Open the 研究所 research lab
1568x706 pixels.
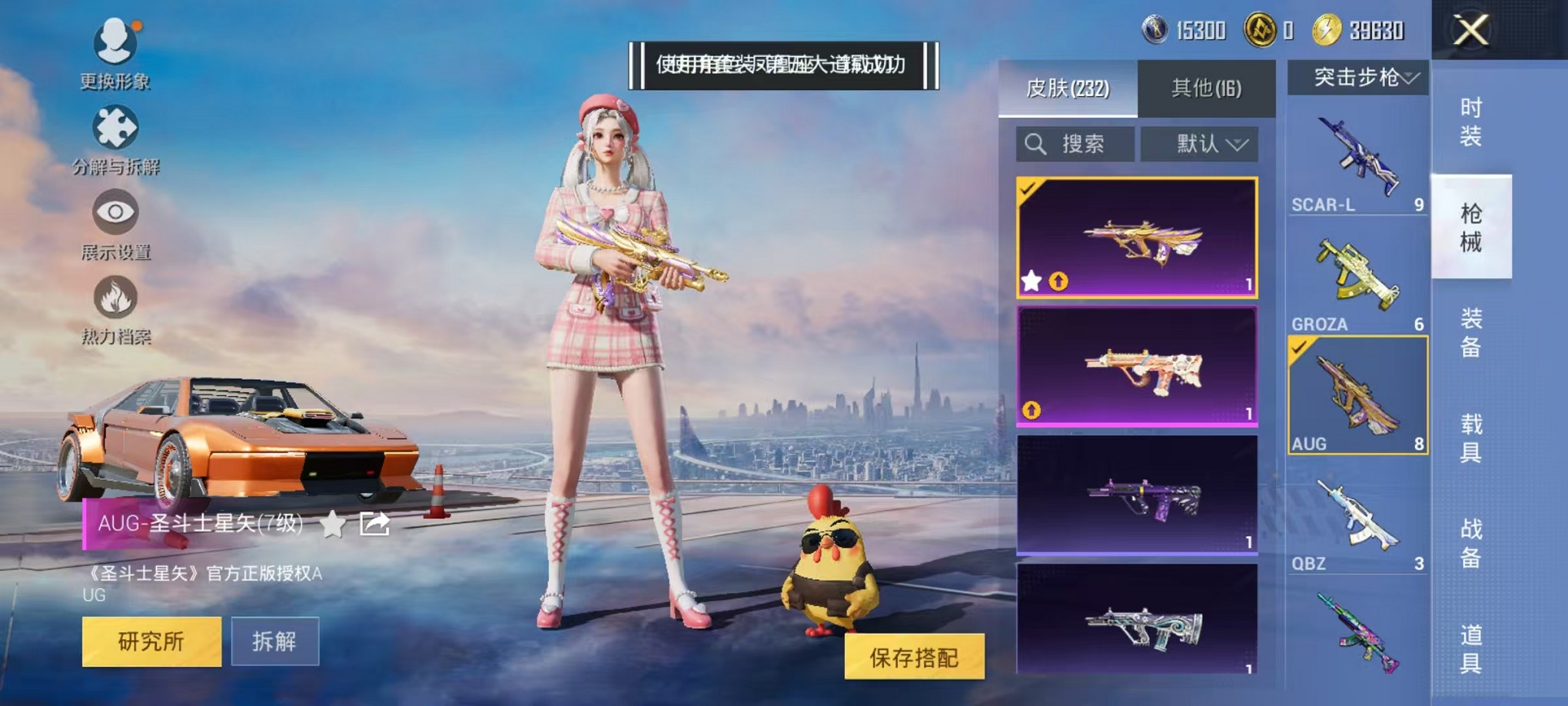[151, 641]
